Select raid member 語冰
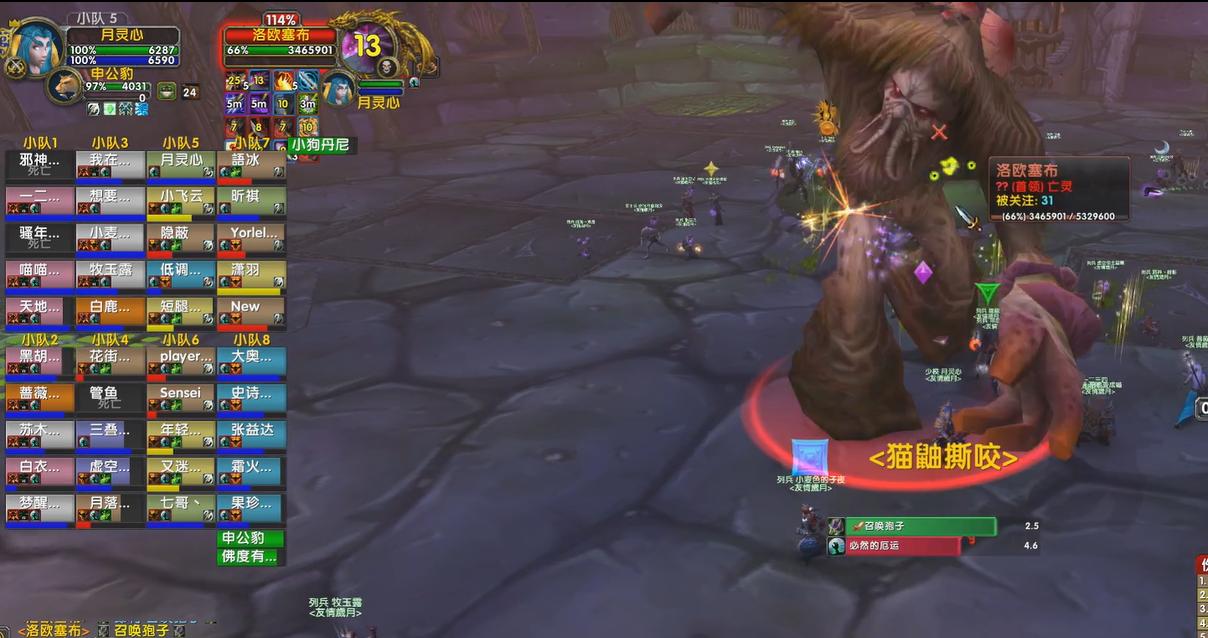The image size is (1208, 638). (251, 166)
